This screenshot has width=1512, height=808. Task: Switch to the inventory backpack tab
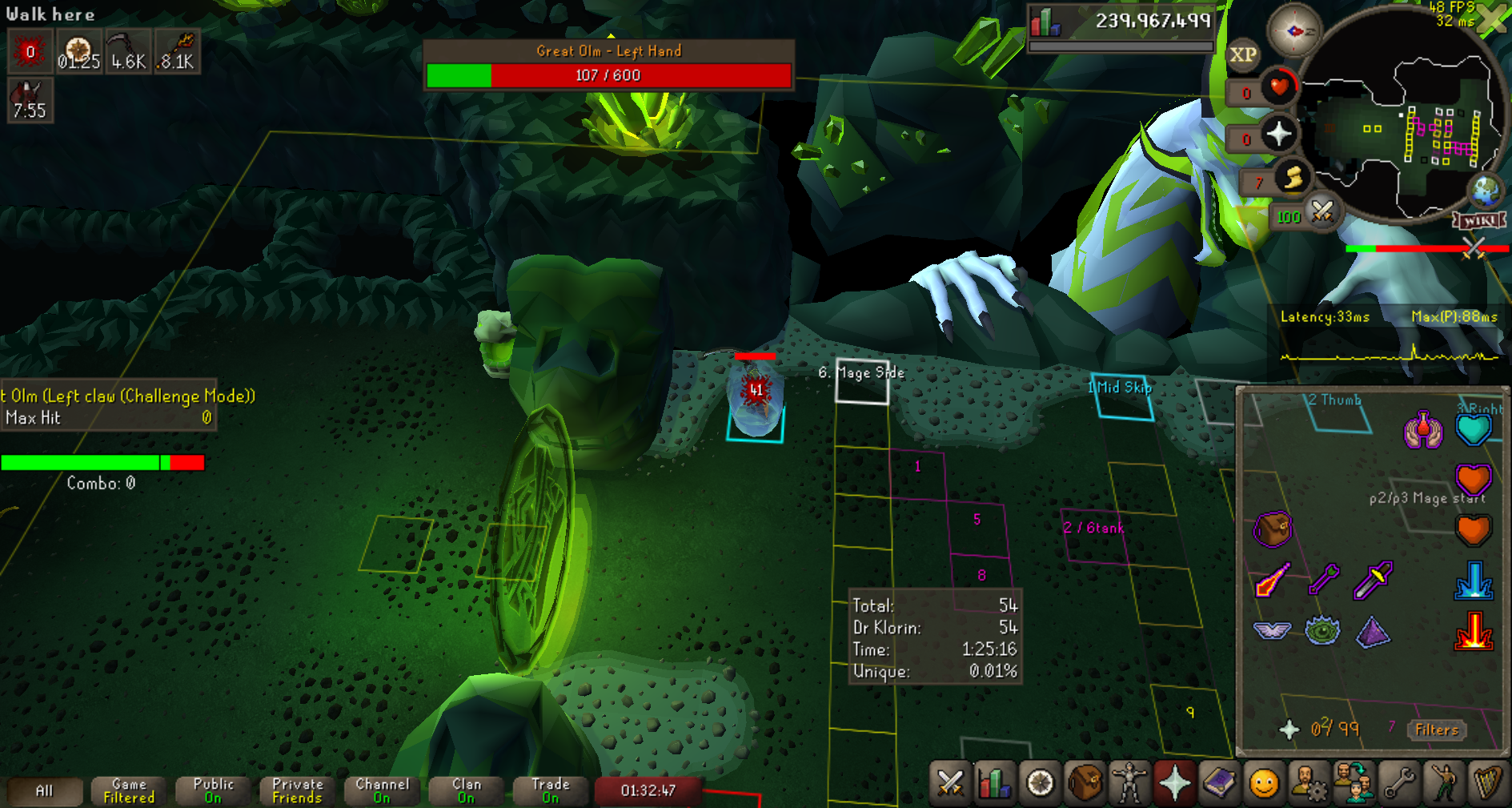(x=1085, y=782)
